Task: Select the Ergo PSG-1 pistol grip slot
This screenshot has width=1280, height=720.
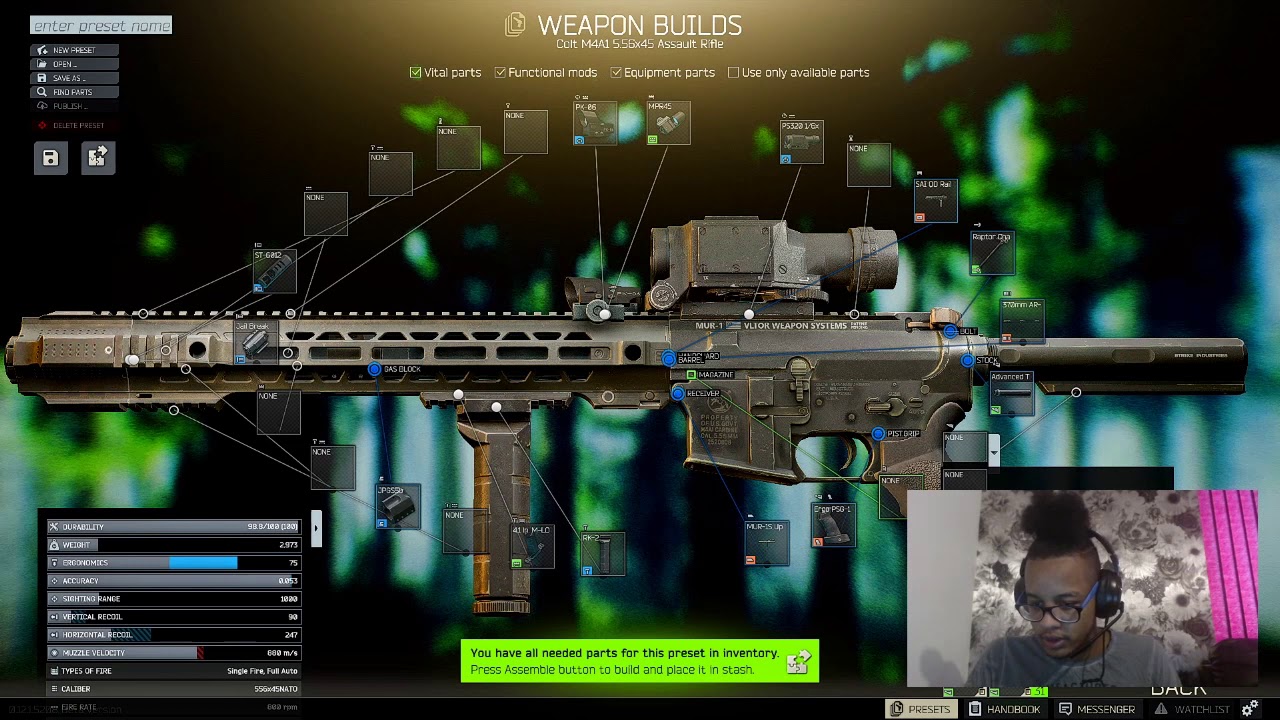Action: pos(833,526)
